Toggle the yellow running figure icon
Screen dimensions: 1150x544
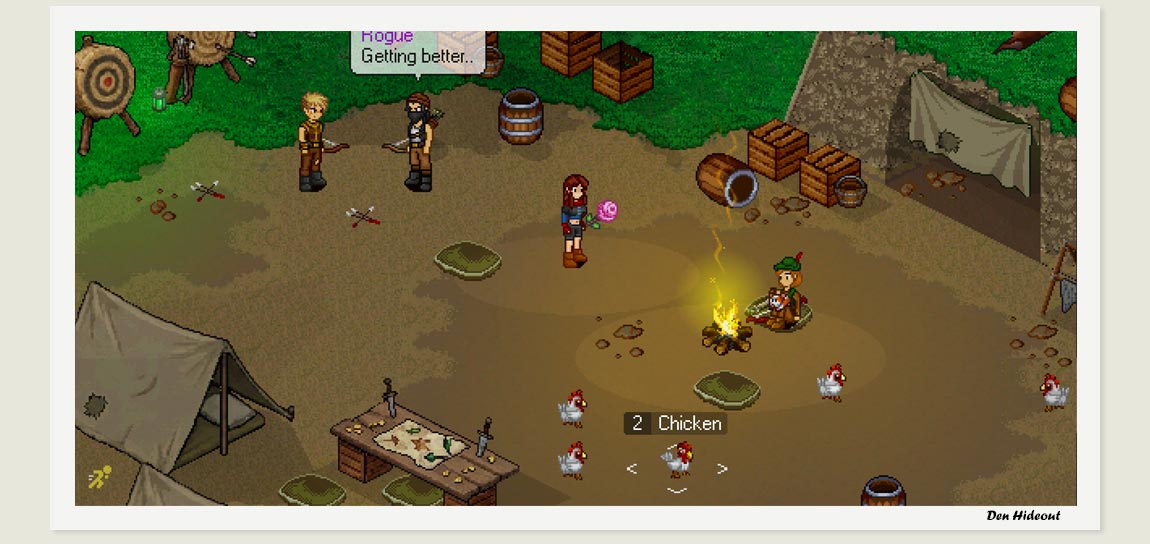pos(99,478)
